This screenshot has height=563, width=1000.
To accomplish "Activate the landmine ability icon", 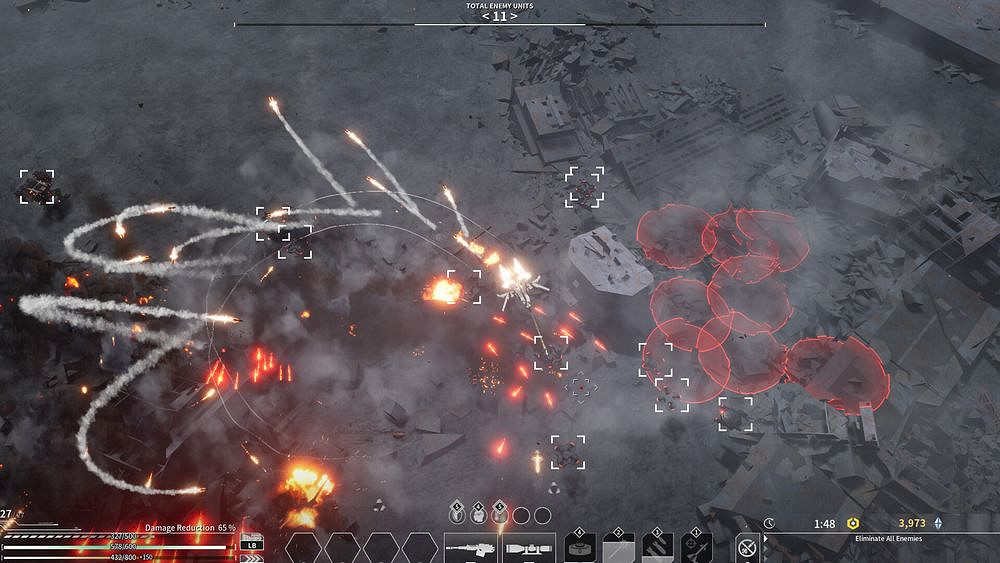I will pos(579,548).
